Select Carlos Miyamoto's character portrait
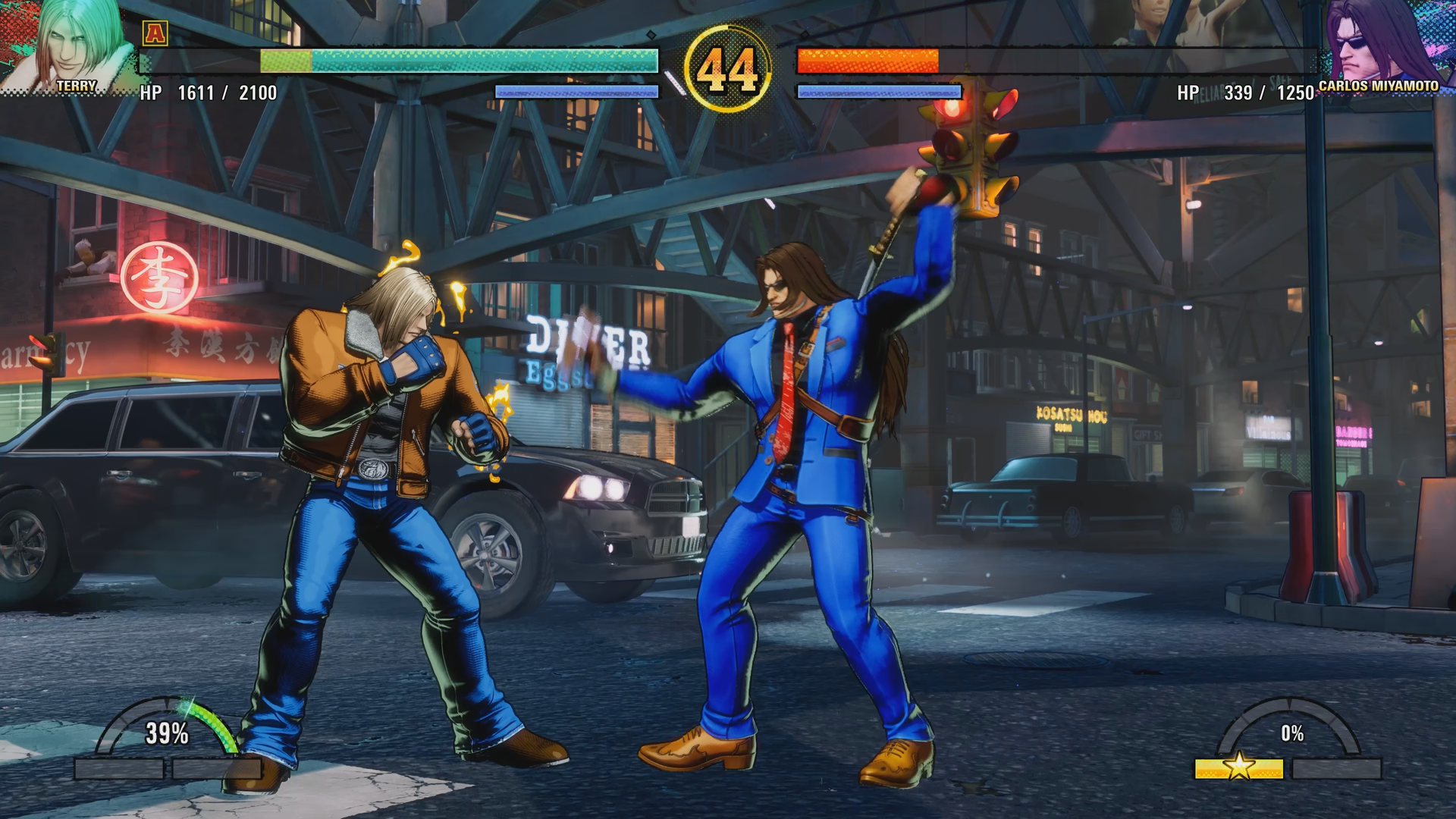This screenshot has height=819, width=1456. (1382, 42)
